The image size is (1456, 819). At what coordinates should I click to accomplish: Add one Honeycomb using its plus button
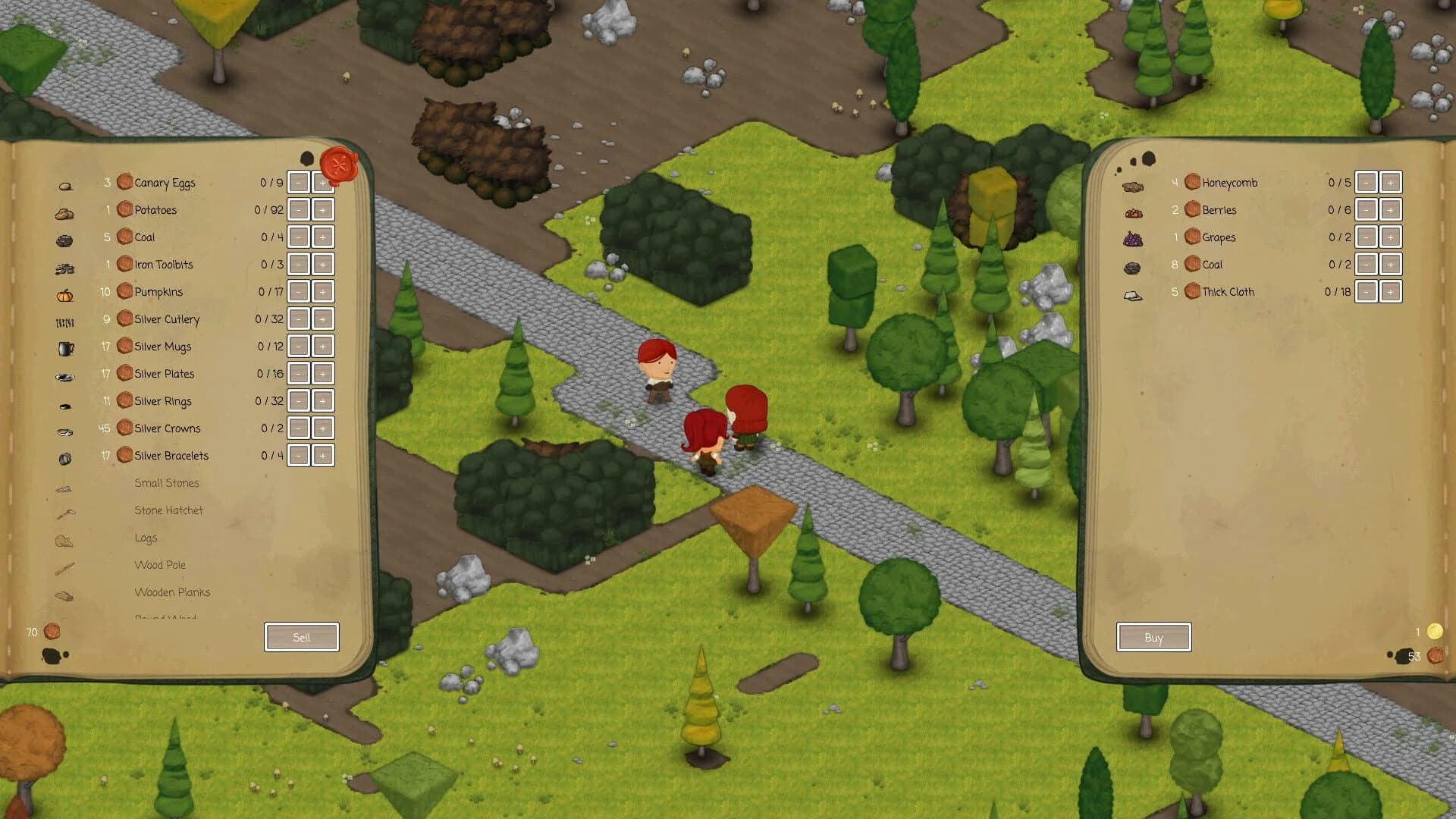click(1391, 182)
